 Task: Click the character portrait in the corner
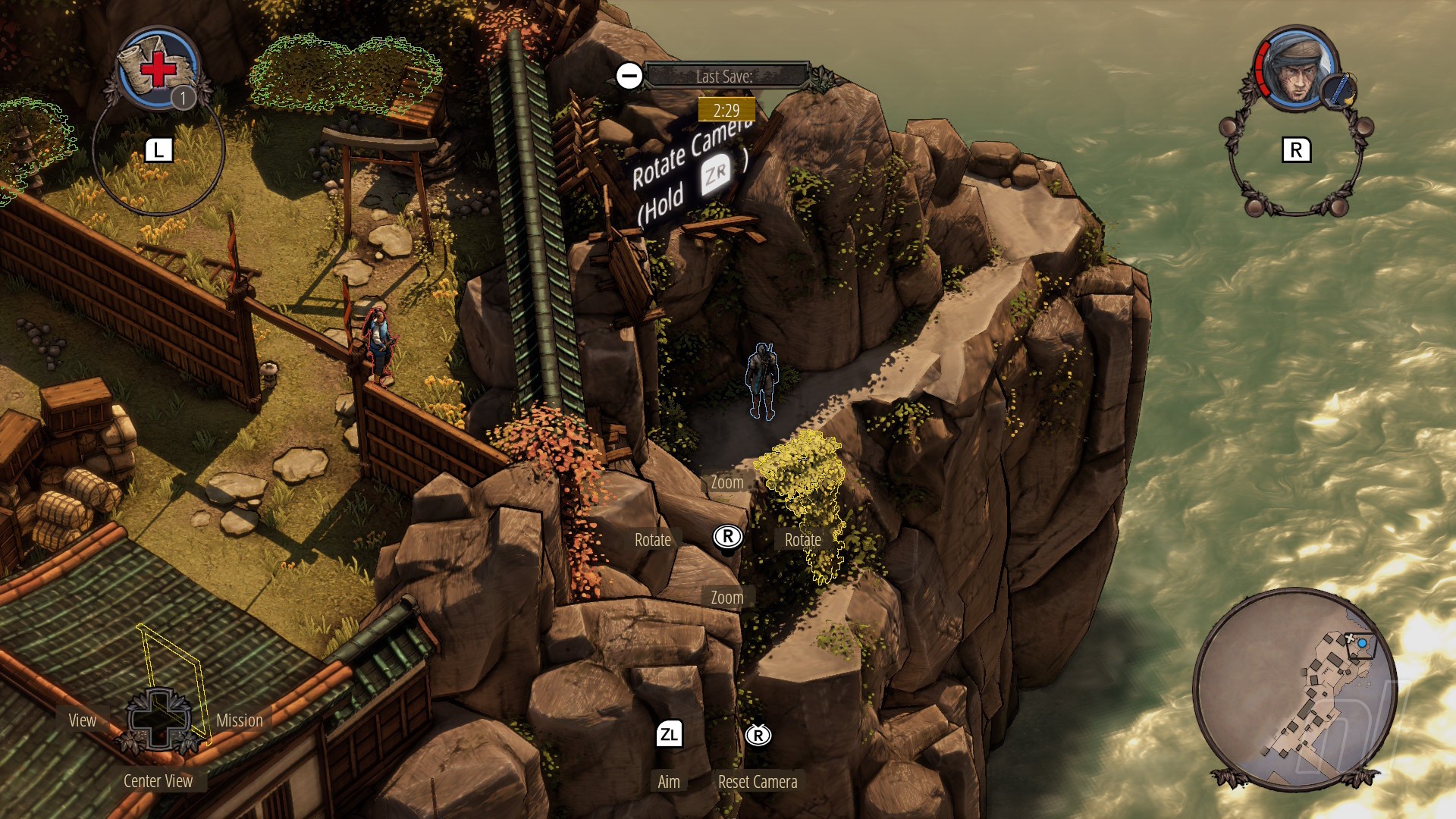point(1296,70)
